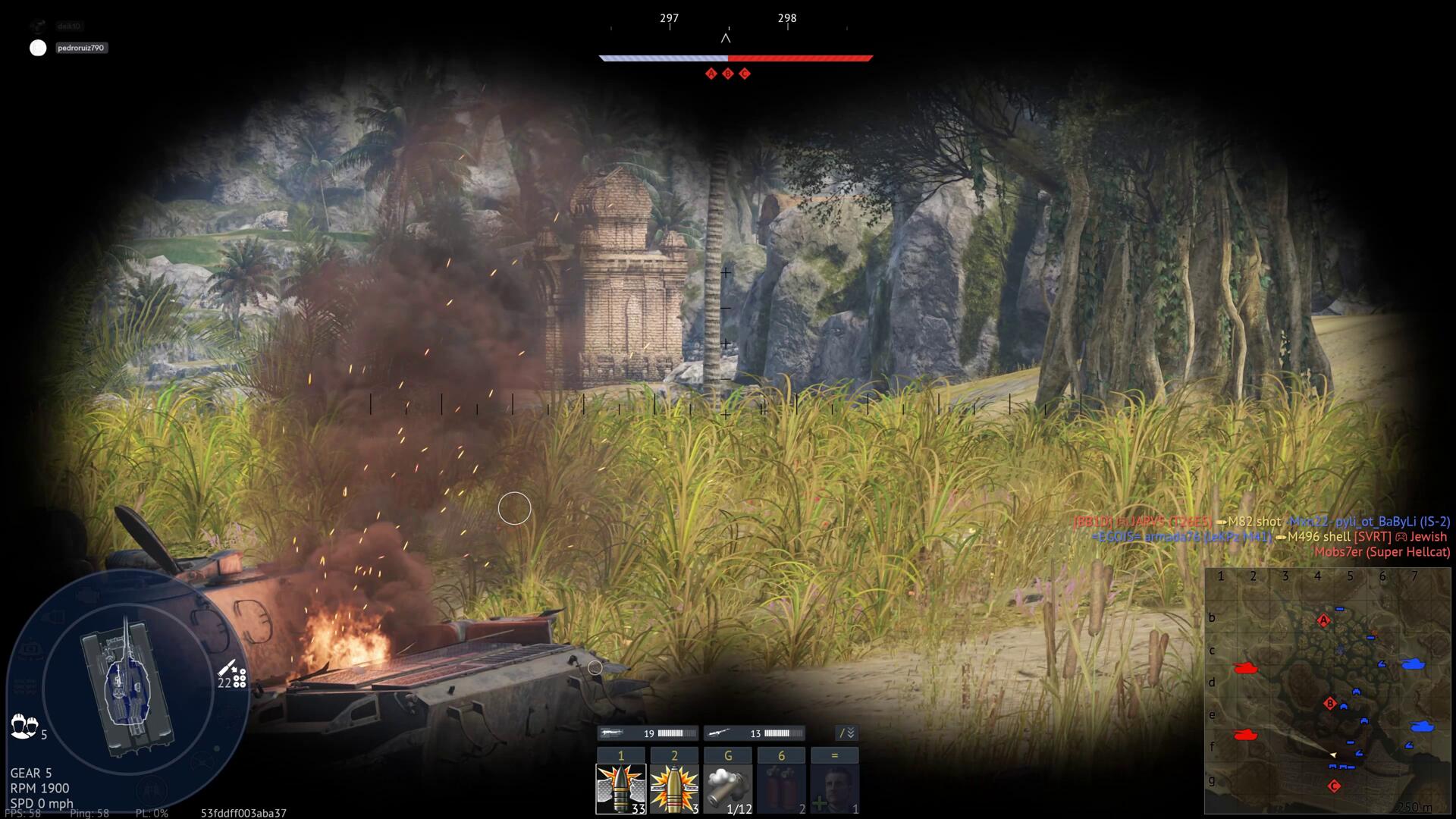Click capture point A on the minimap
Screen dimensions: 1456x819
click(x=1324, y=621)
